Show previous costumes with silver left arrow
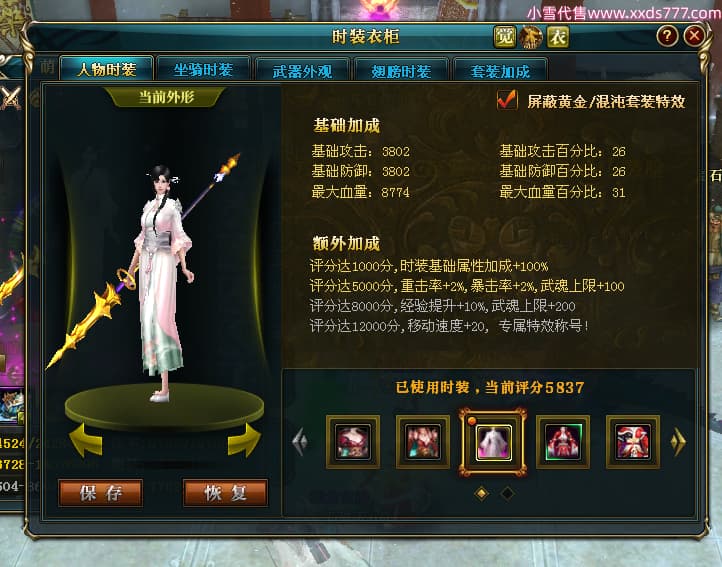 pyautogui.click(x=299, y=442)
